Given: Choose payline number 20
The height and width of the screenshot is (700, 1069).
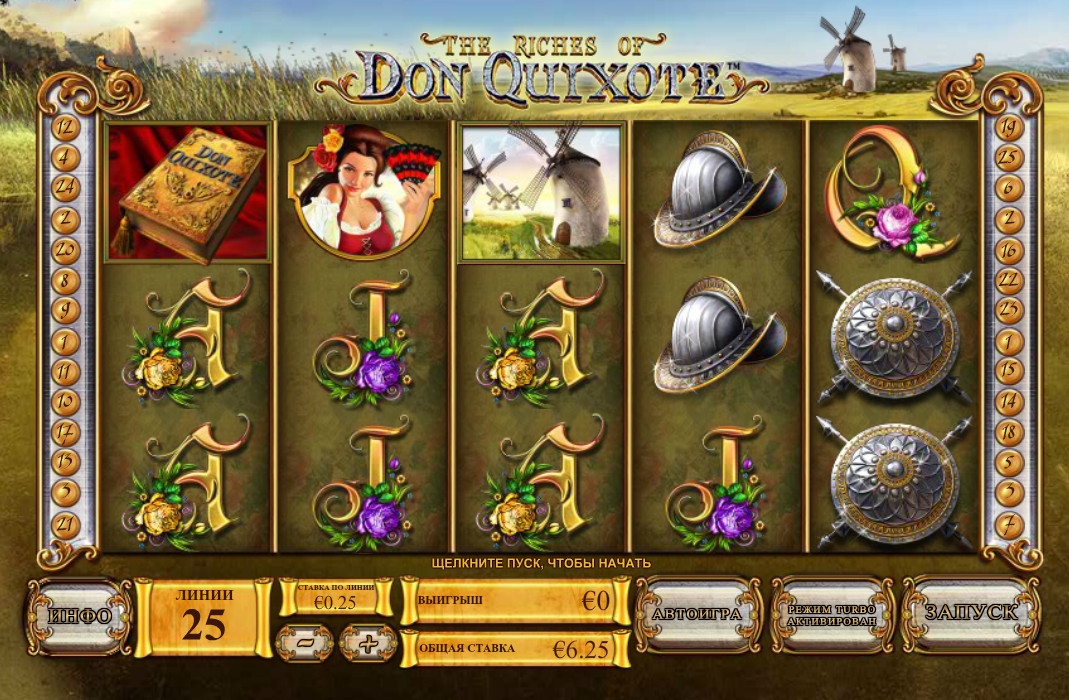Looking at the screenshot, I should [x=65, y=248].
